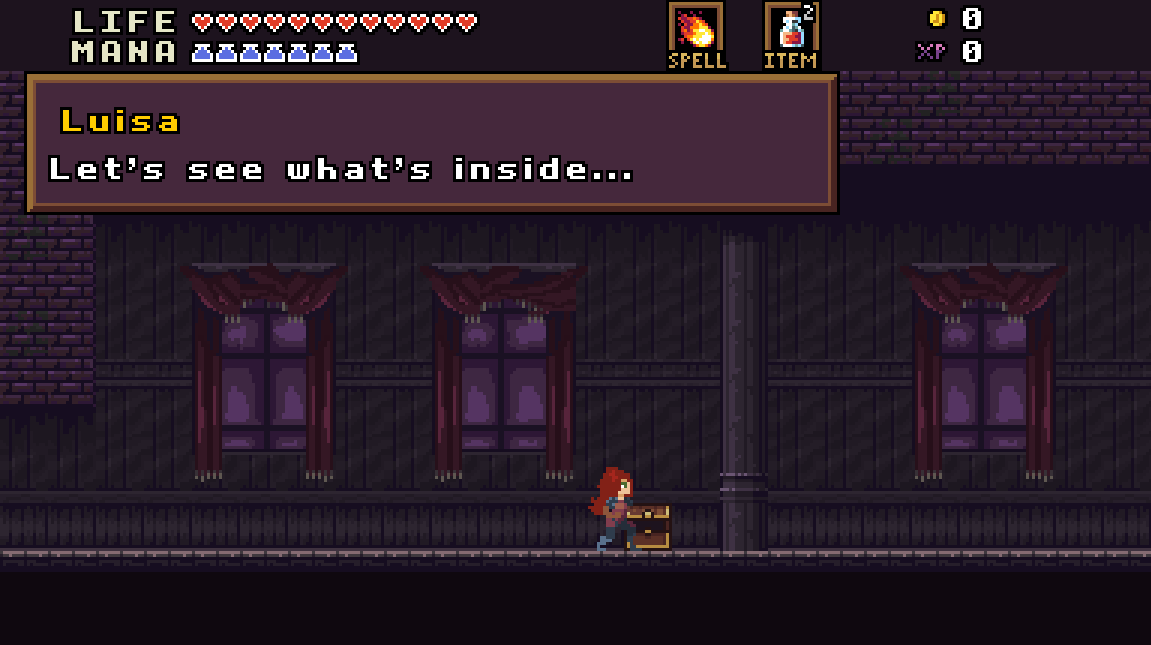The image size is (1151, 645).
Task: Advance Luisa's dialogue box
Action: [x=432, y=143]
